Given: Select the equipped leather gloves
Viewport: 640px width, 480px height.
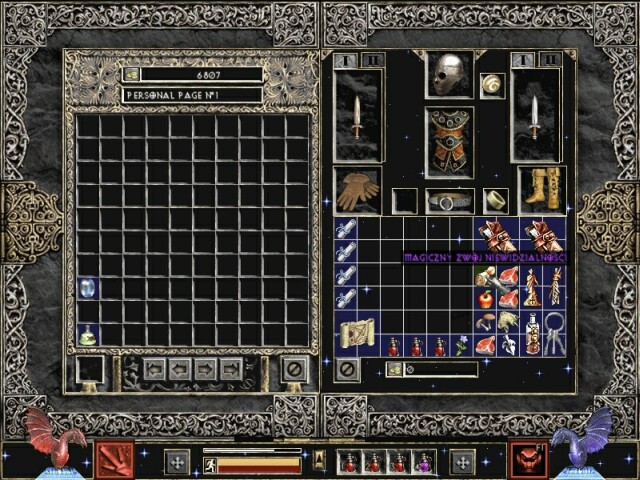Looking at the screenshot, I should pyautogui.click(x=357, y=189).
